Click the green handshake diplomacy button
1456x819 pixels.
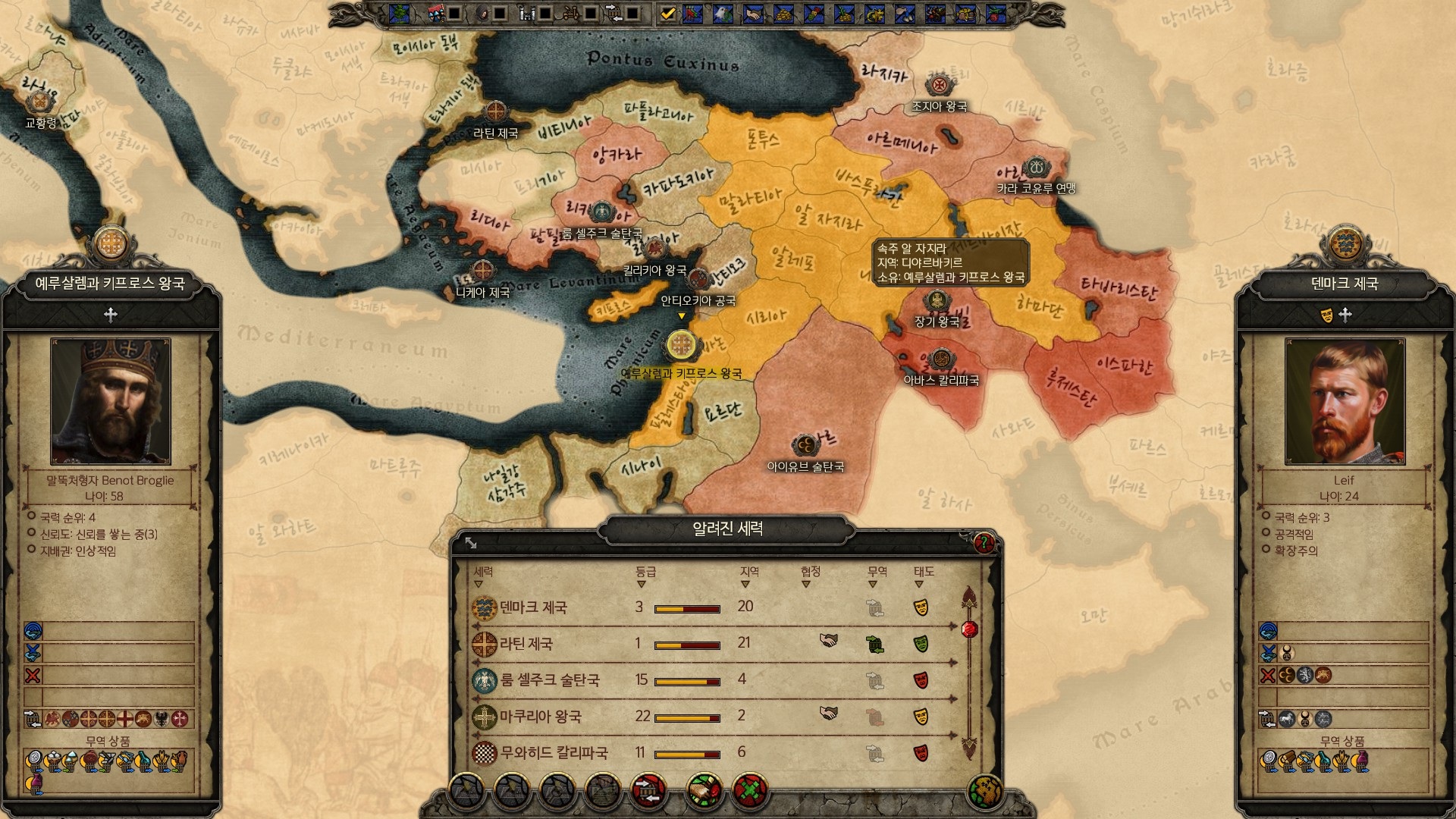click(x=704, y=792)
